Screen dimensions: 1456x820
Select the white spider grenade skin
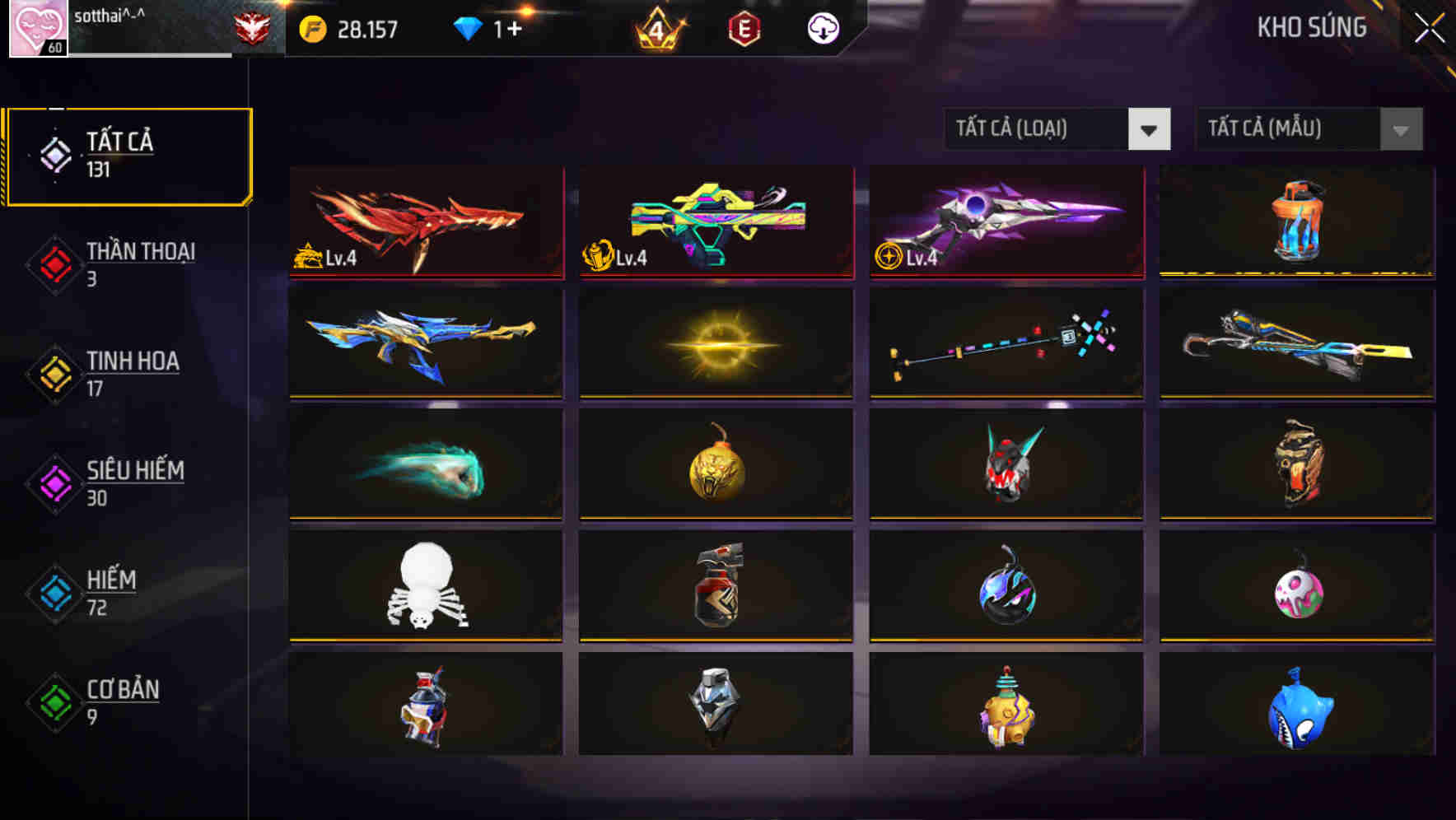[x=426, y=585]
